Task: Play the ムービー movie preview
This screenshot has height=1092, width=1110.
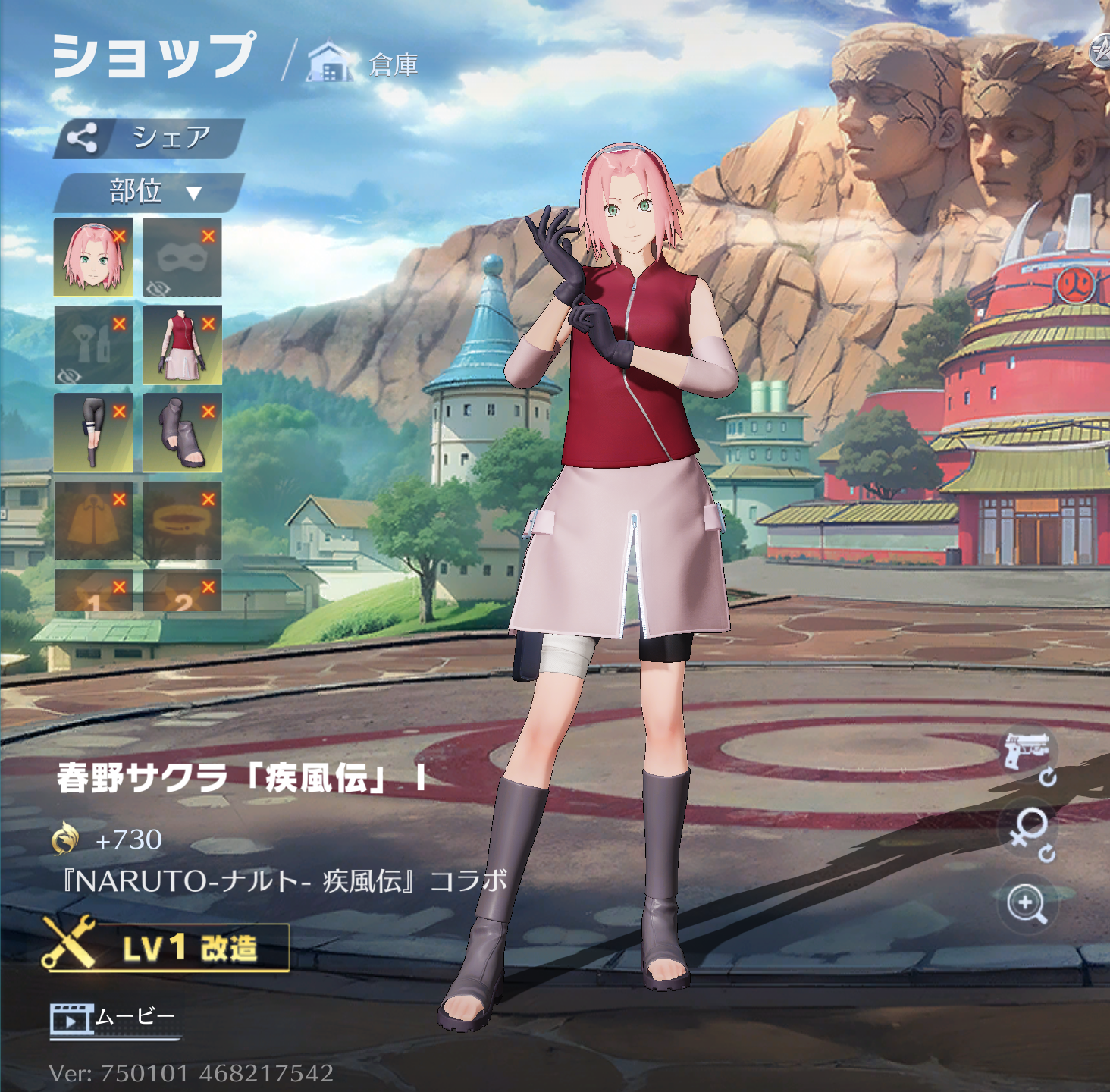Action: tap(114, 1018)
